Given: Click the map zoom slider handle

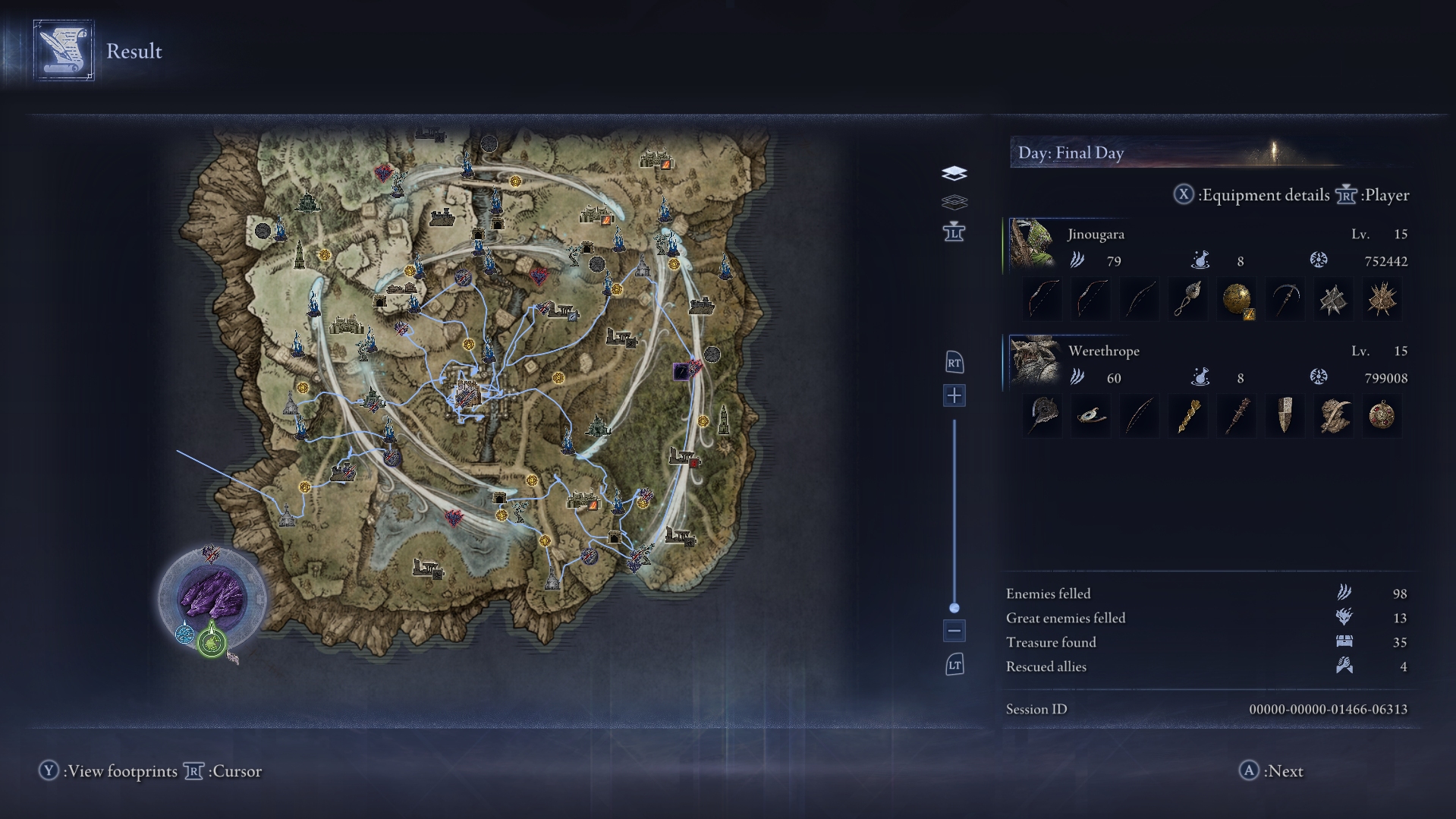Looking at the screenshot, I should (954, 608).
